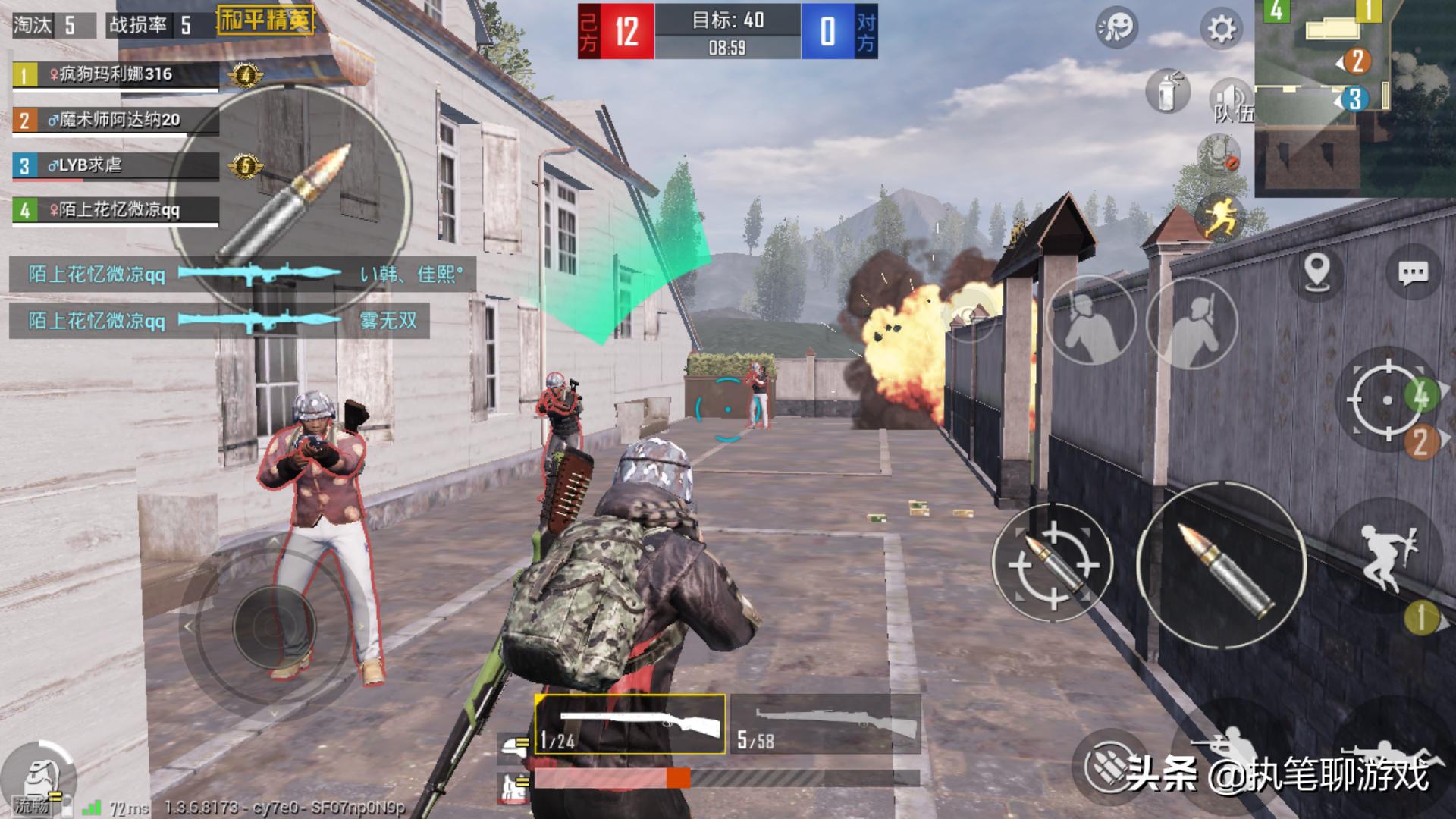The image size is (1456, 819).
Task: Toggle the team voice speaker
Action: (x=1231, y=99)
